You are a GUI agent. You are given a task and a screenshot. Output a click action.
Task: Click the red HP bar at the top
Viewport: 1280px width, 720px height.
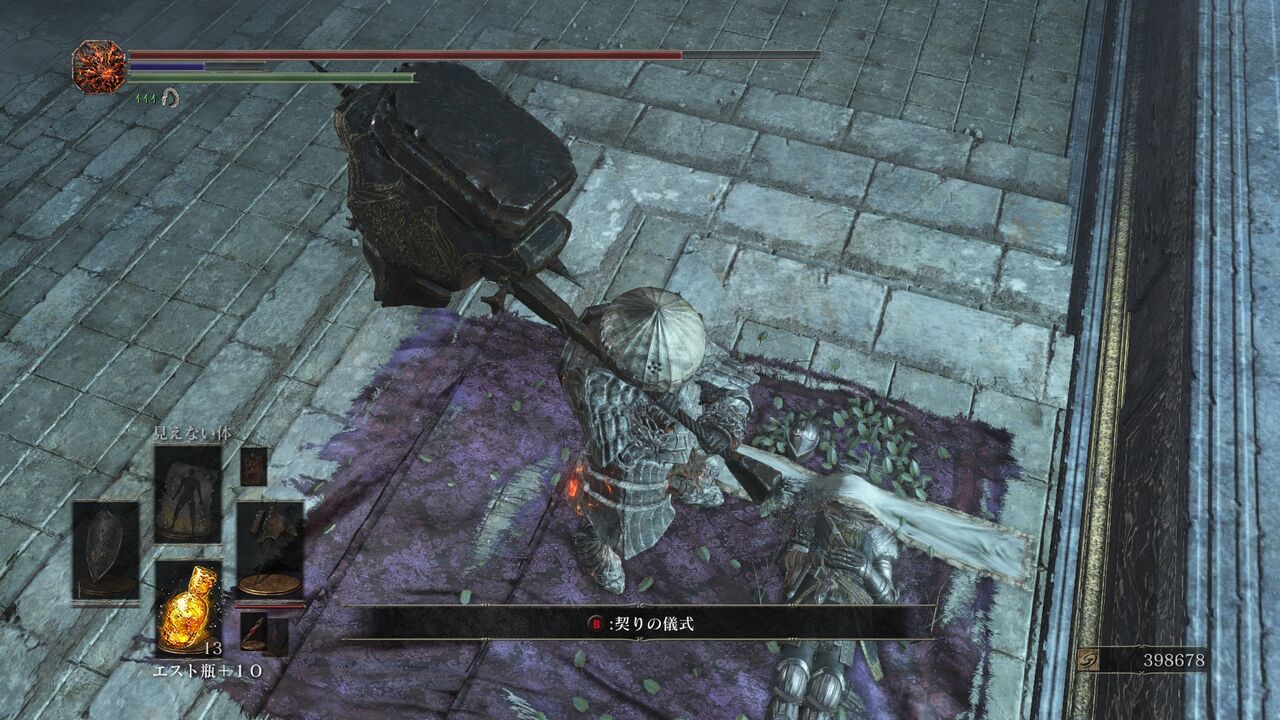[400, 55]
